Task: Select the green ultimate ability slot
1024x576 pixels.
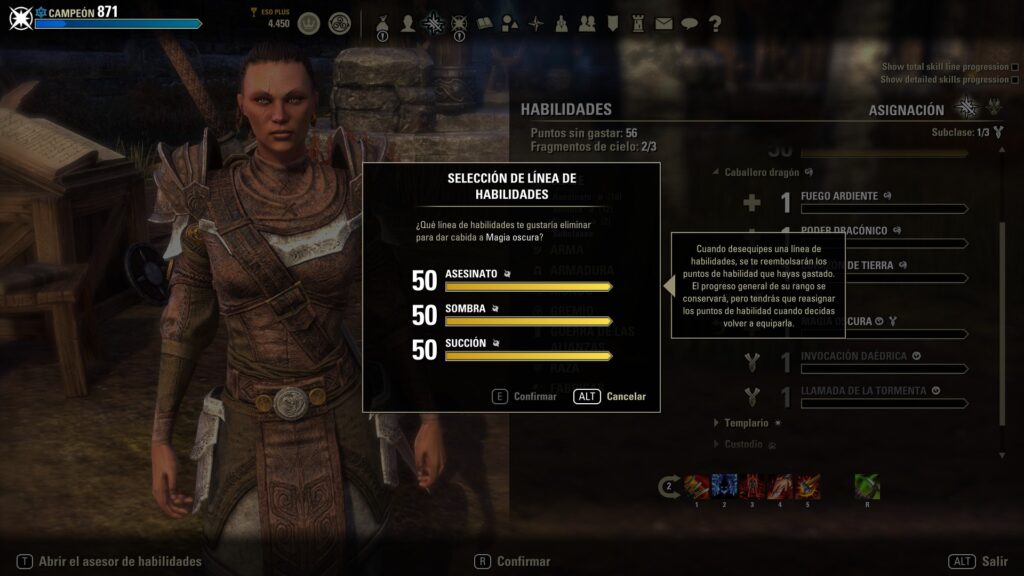Action: coord(867,486)
